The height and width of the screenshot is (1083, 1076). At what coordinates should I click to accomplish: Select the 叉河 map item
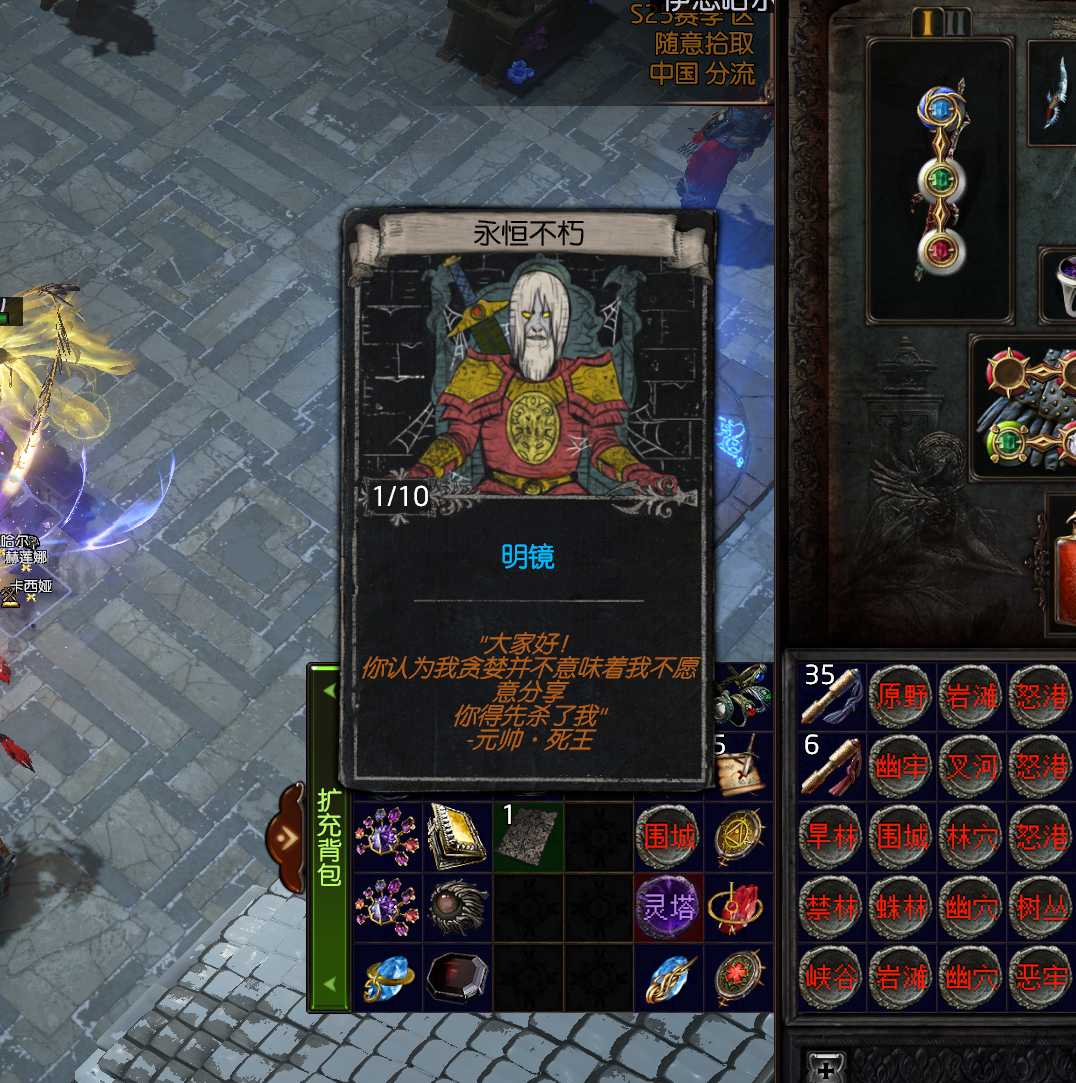click(x=971, y=765)
